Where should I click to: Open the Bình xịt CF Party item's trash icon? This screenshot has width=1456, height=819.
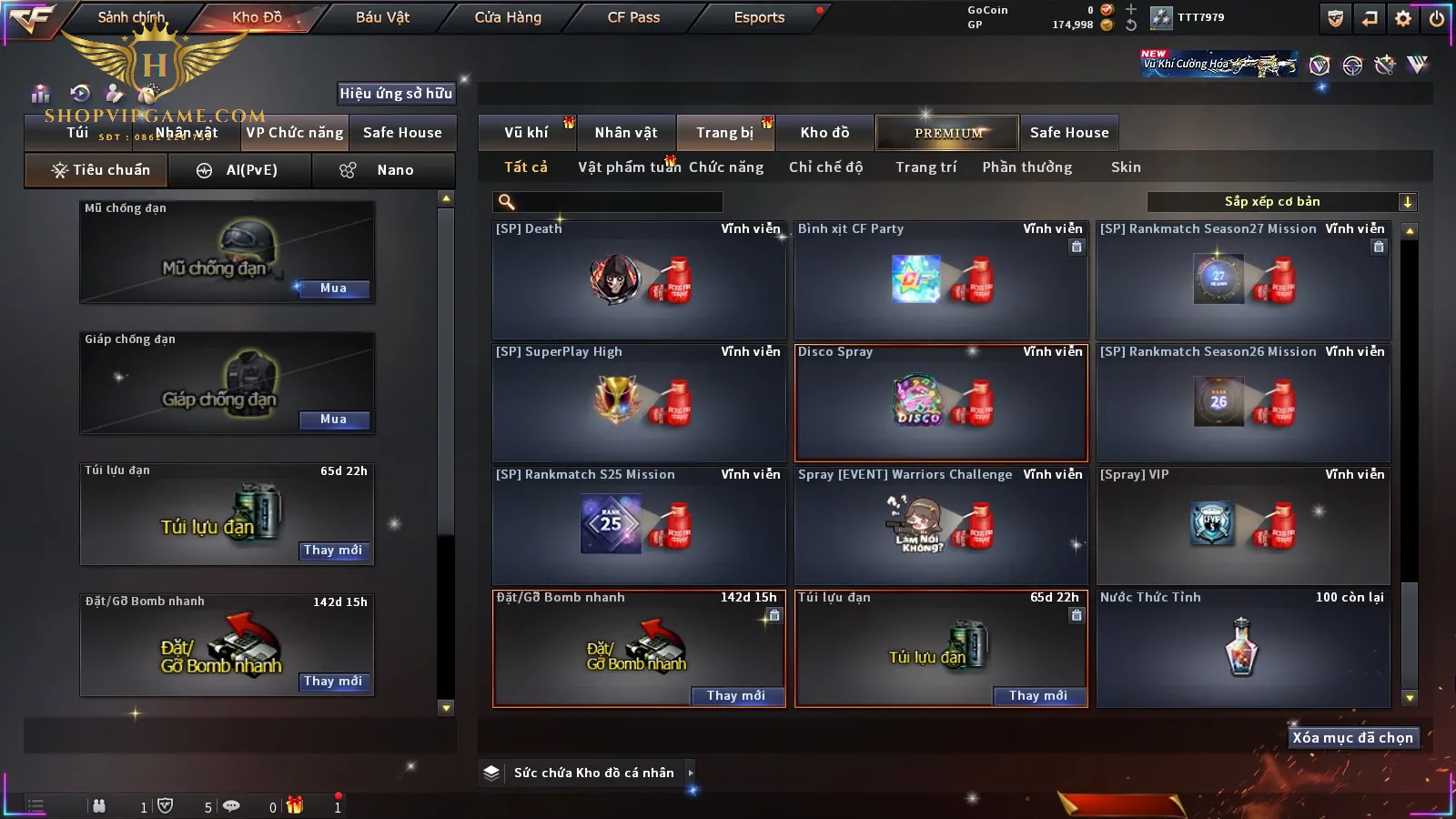click(x=1077, y=247)
